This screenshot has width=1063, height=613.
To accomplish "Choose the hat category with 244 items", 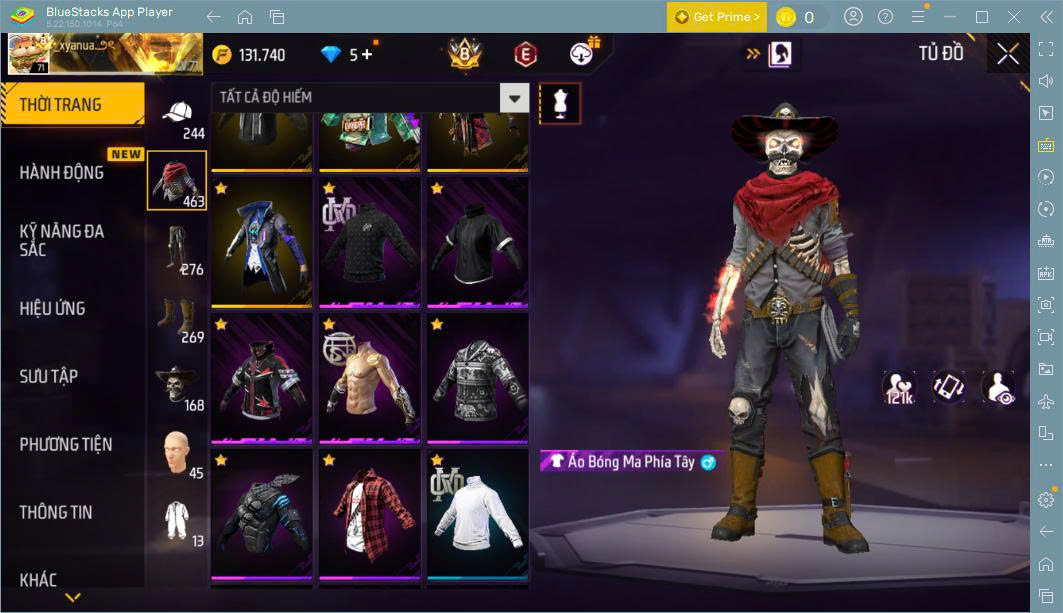I will [x=178, y=115].
